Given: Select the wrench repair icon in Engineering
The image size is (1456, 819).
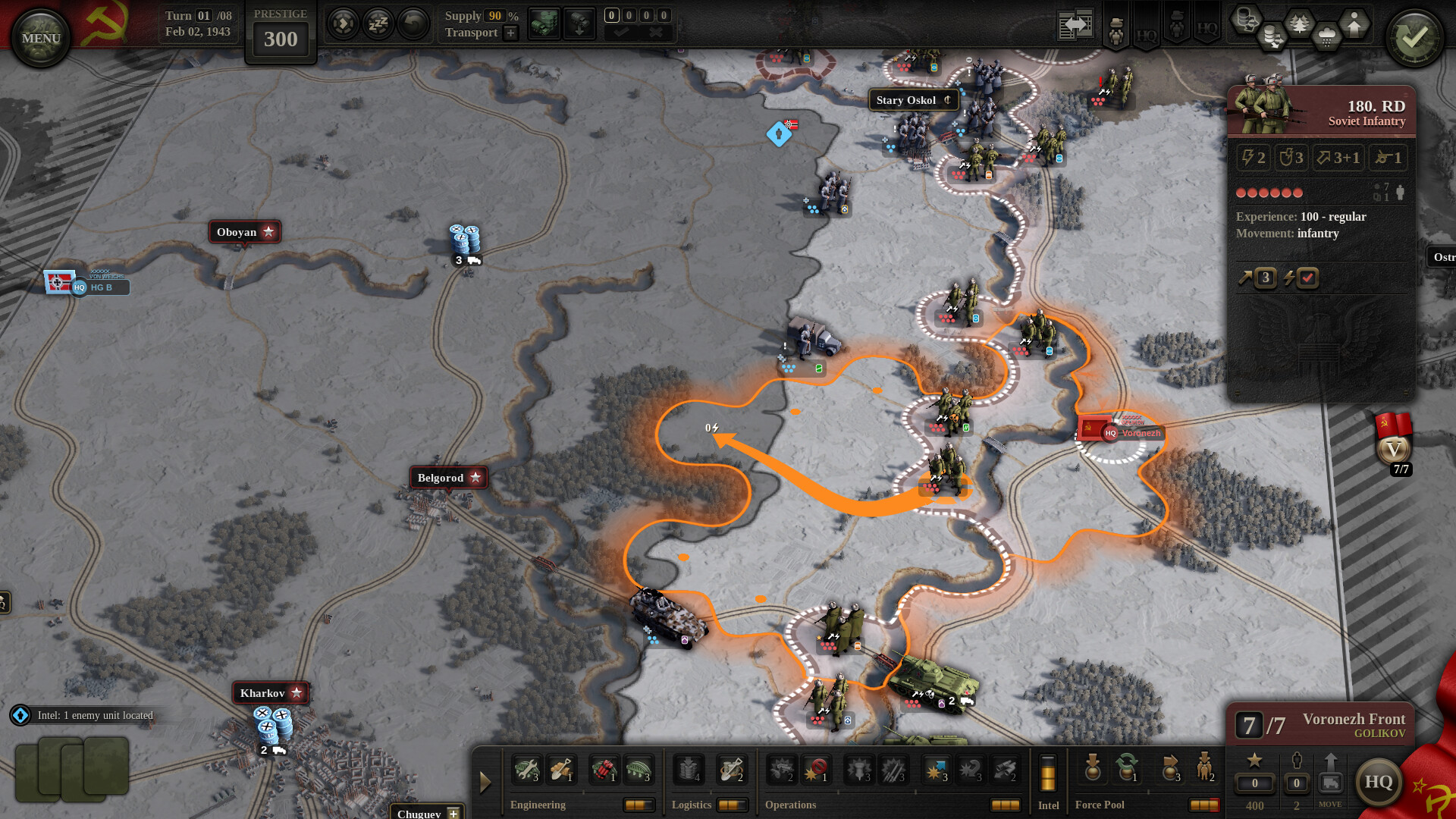Looking at the screenshot, I should click(526, 769).
